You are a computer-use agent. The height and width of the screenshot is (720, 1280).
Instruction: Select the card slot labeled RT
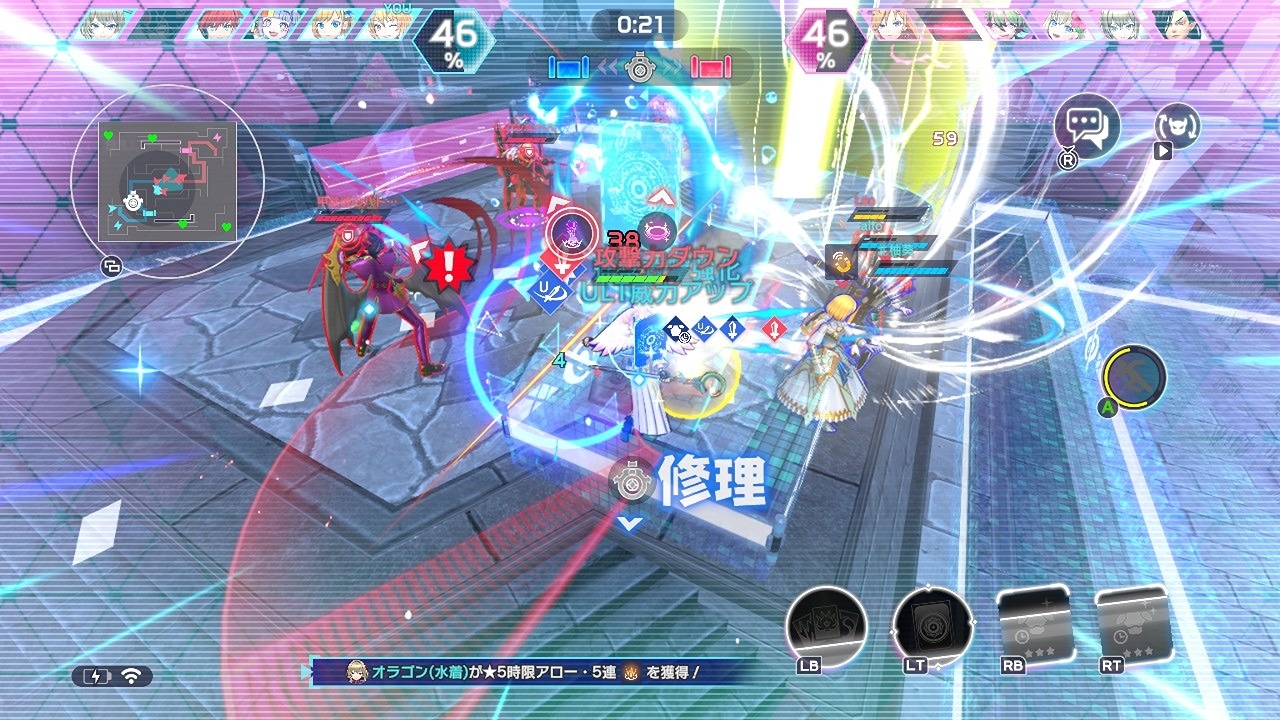[x=1132, y=627]
